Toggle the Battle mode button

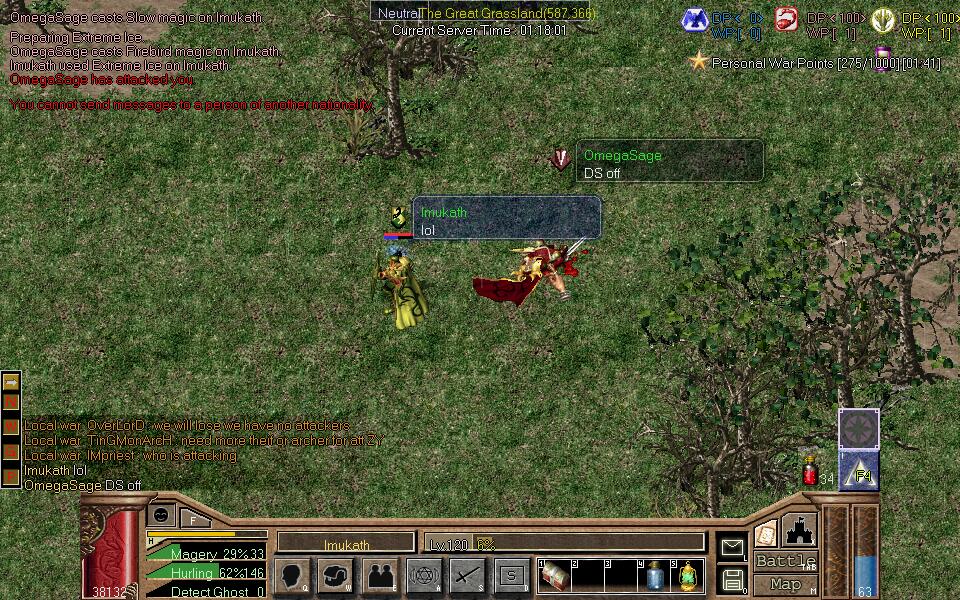pyautogui.click(x=785, y=561)
